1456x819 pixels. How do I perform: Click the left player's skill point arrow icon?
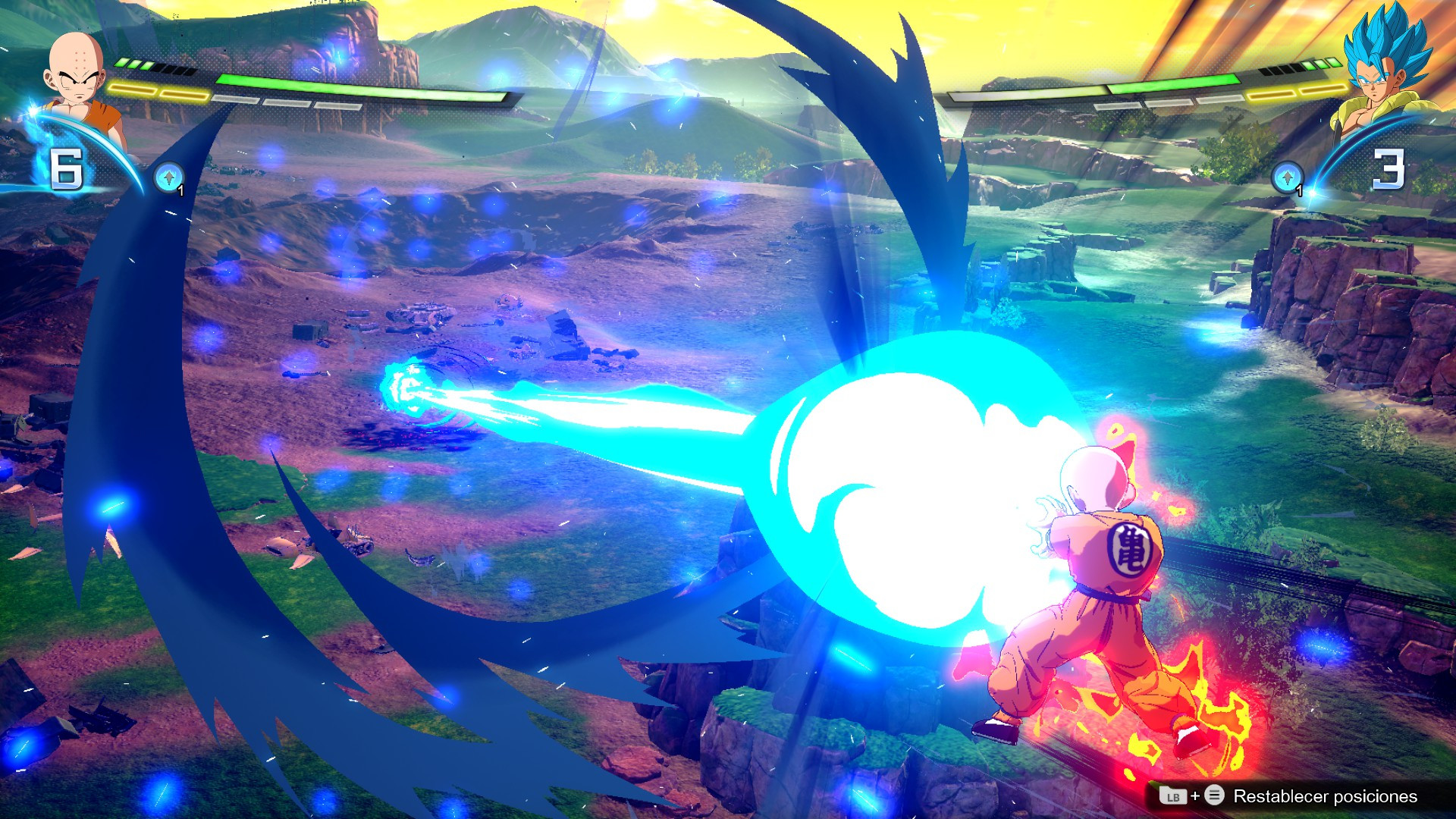168,177
